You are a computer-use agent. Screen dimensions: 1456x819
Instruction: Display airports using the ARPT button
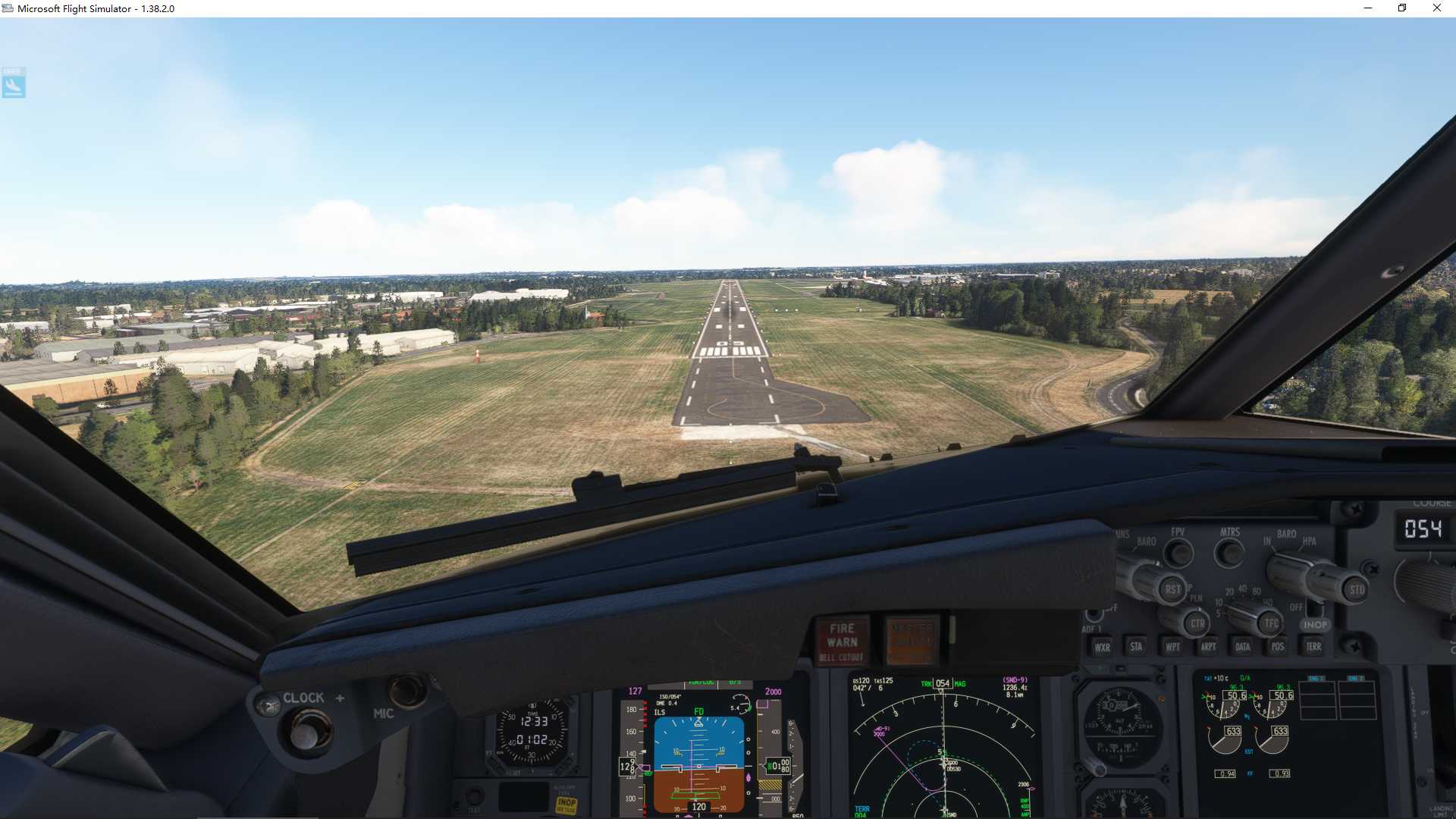point(1210,646)
